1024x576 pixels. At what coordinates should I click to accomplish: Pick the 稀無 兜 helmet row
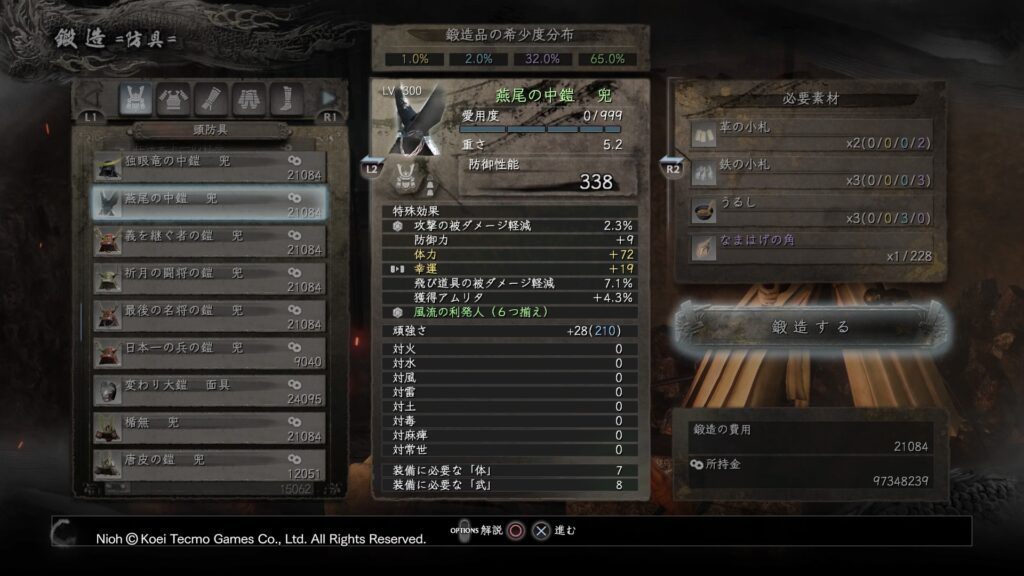(x=208, y=428)
